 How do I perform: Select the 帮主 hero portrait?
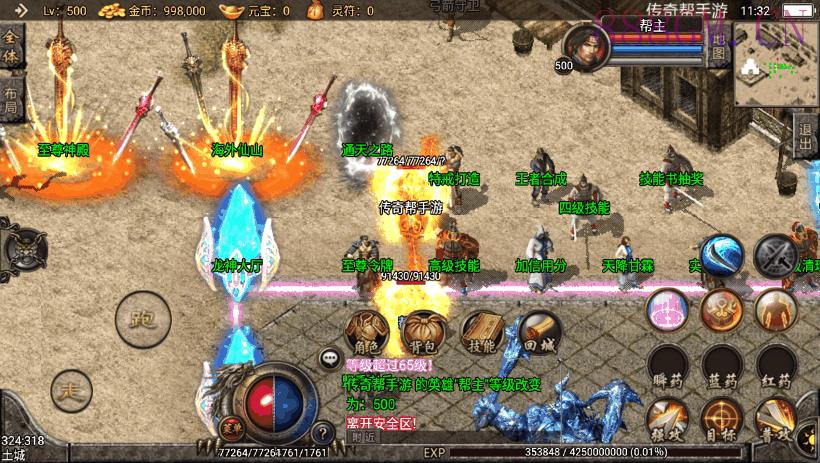pyautogui.click(x=584, y=46)
